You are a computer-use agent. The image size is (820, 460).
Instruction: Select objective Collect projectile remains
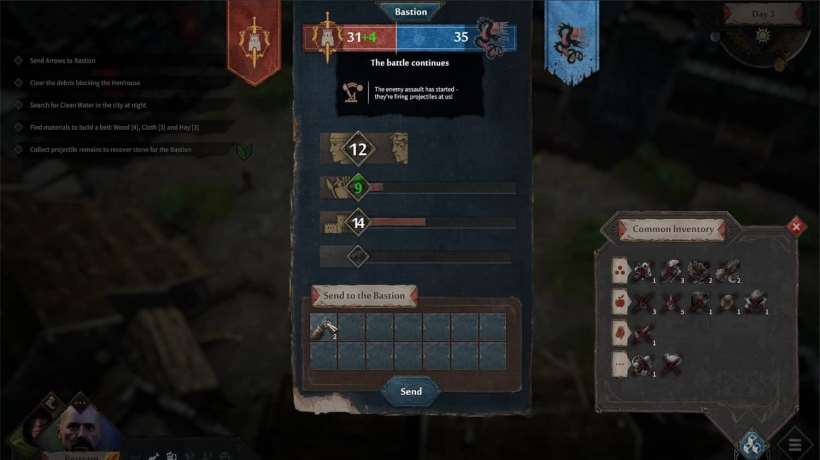pyautogui.click(x=110, y=149)
